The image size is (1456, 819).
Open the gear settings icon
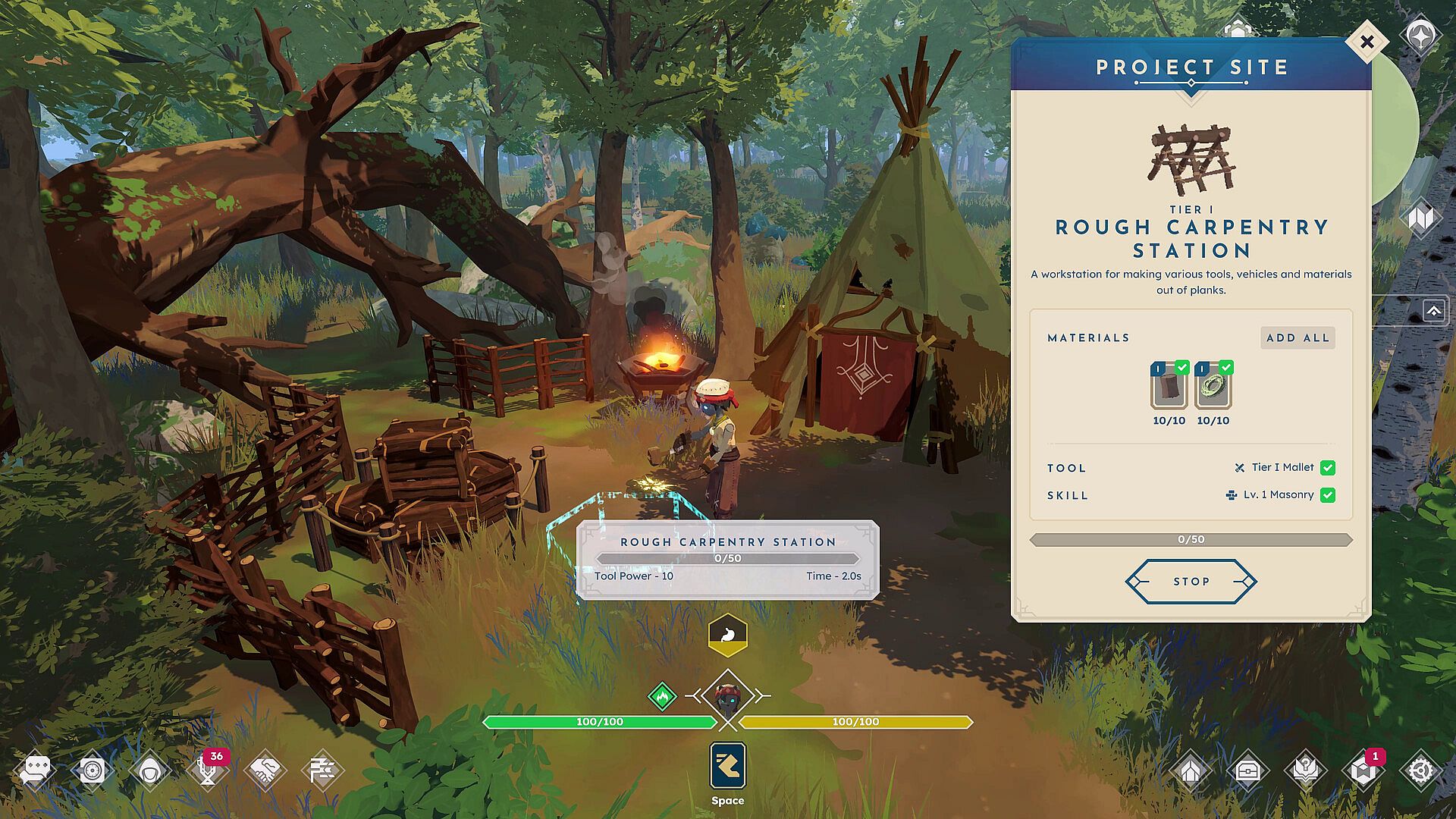(1420, 771)
